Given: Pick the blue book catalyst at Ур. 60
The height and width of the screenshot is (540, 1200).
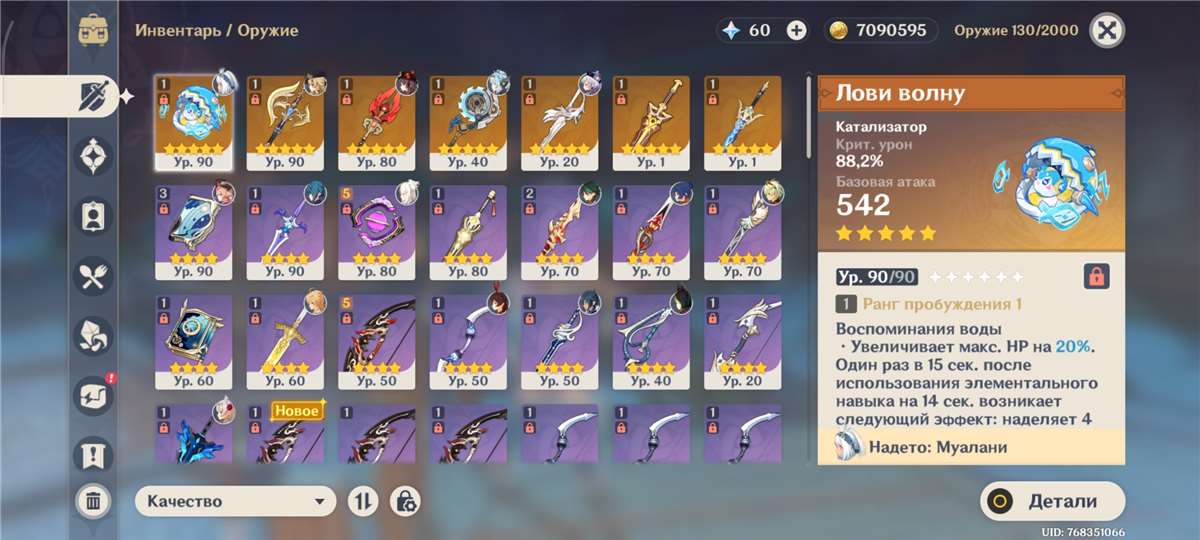Looking at the screenshot, I should click(x=194, y=340).
